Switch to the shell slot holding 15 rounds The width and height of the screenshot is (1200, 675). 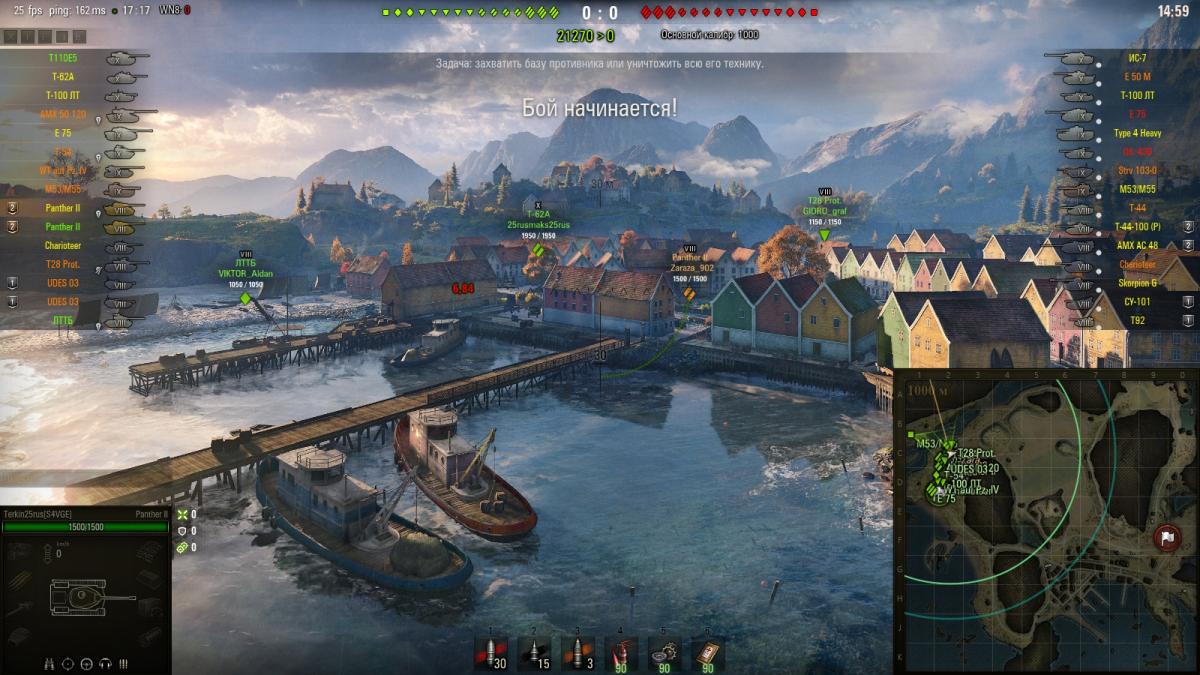[x=535, y=653]
